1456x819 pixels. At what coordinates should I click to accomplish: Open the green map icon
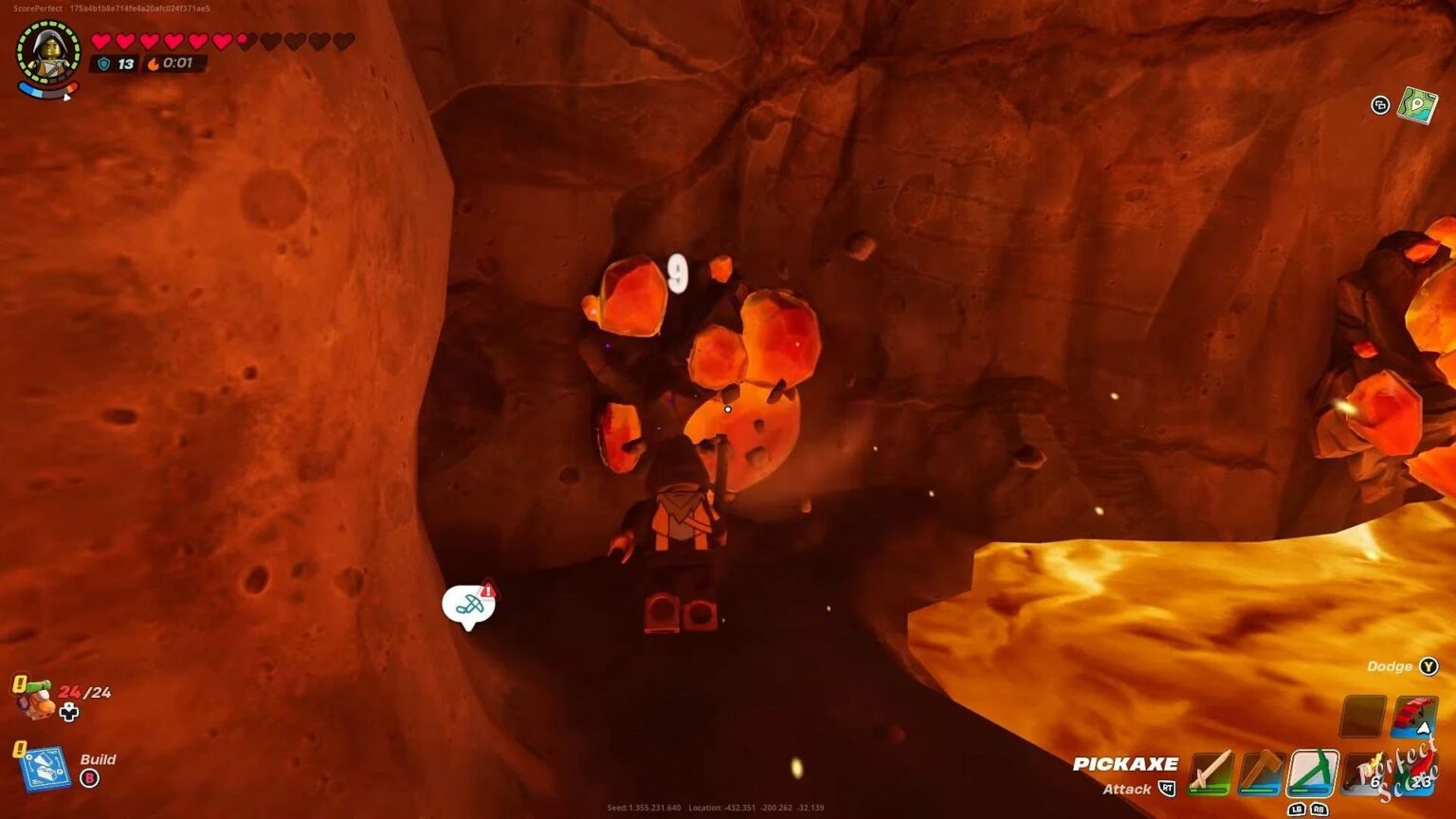coord(1417,105)
